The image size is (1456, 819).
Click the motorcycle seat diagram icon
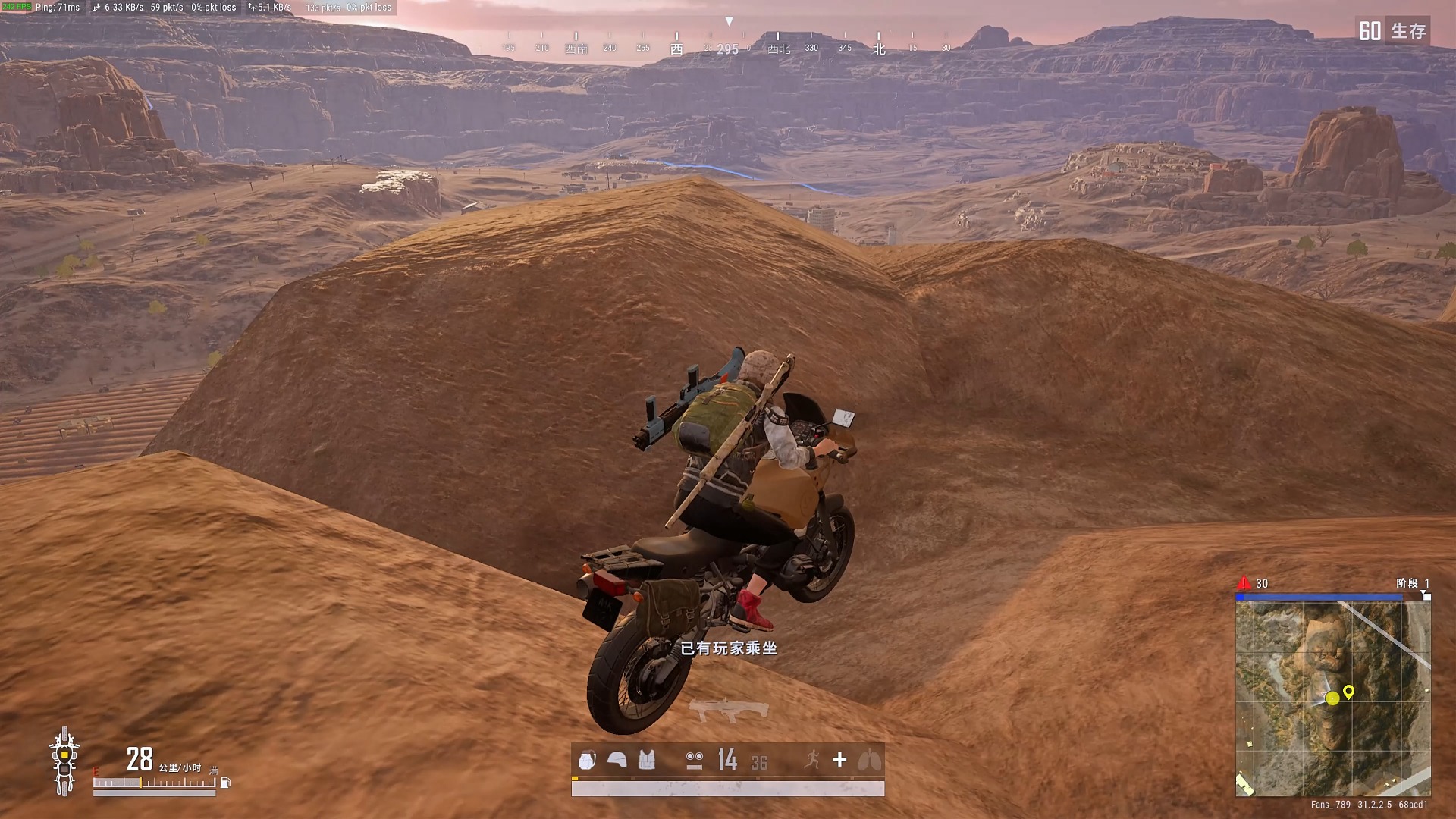pos(64,761)
